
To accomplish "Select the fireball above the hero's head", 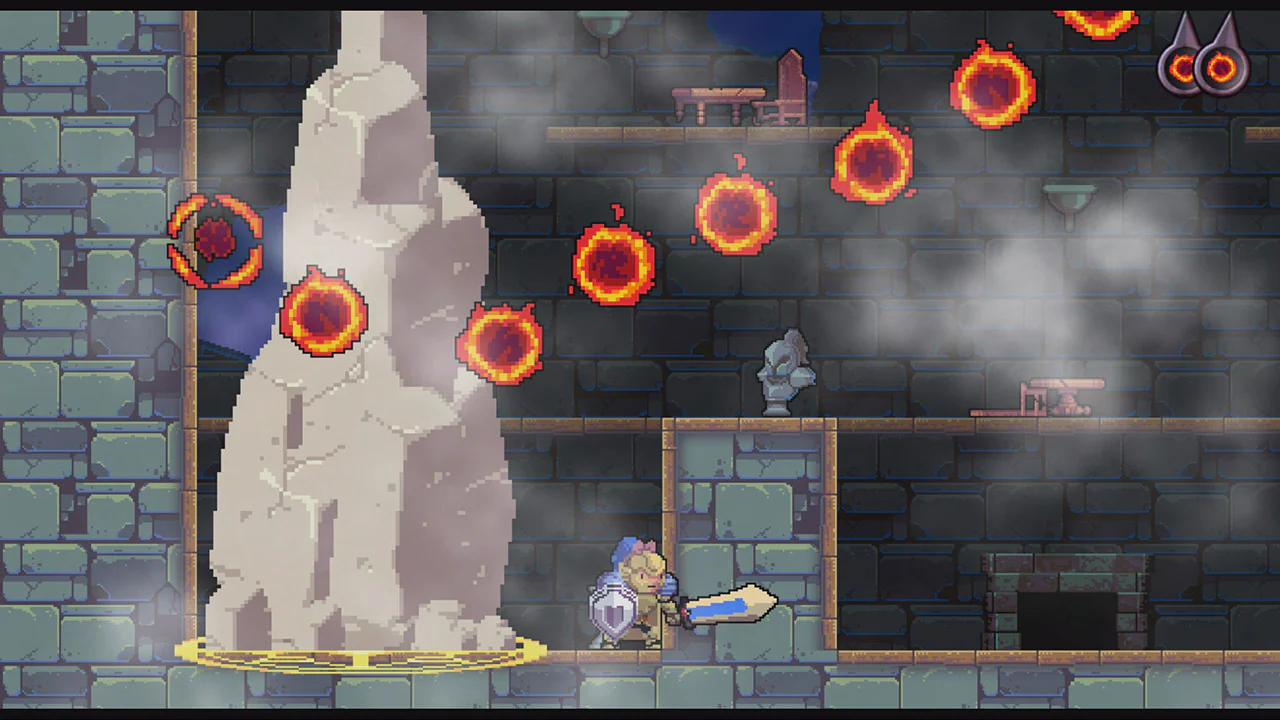I will (x=615, y=265).
